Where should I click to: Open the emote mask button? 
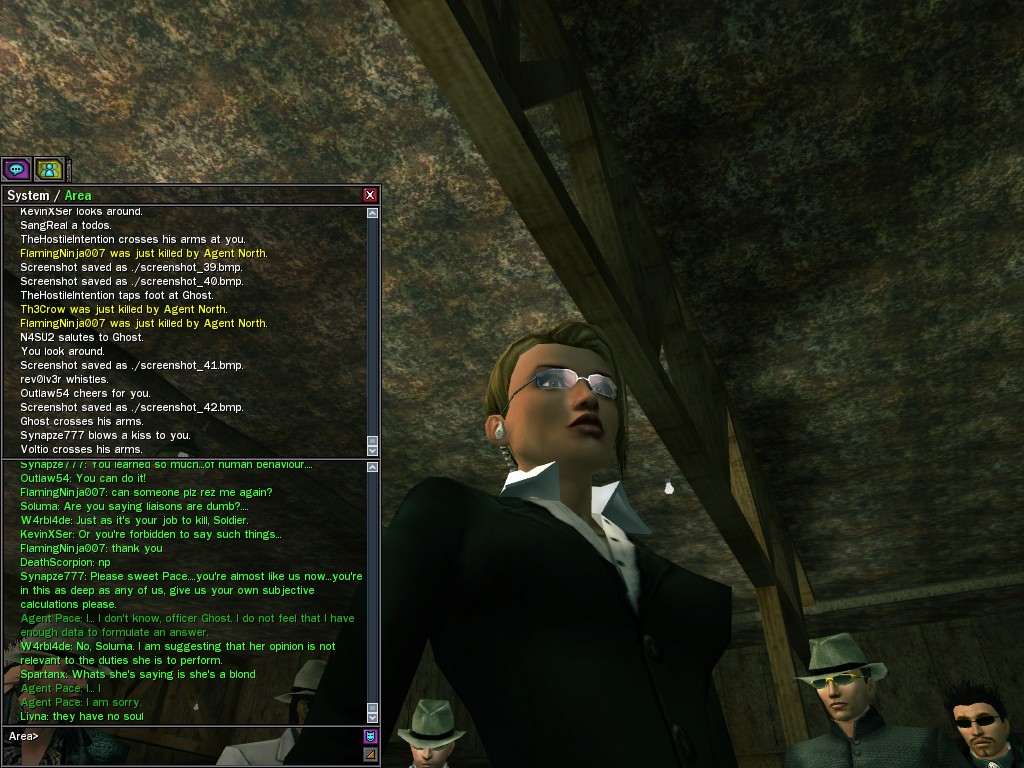click(370, 736)
